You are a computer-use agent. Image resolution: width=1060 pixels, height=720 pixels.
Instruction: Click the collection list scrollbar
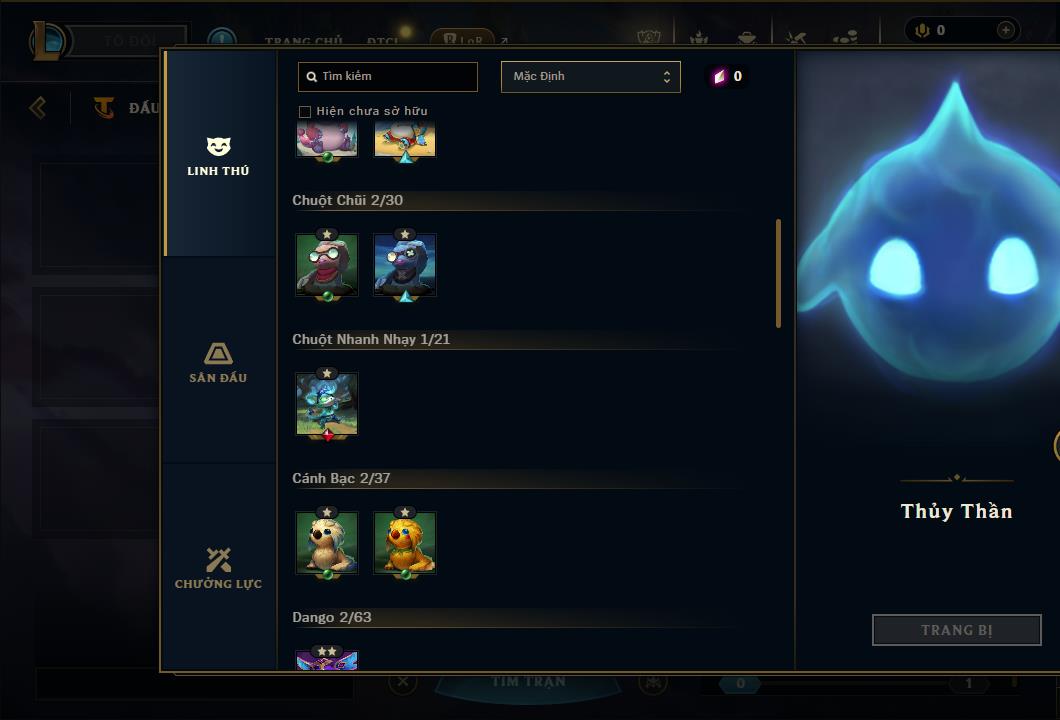pyautogui.click(x=779, y=273)
